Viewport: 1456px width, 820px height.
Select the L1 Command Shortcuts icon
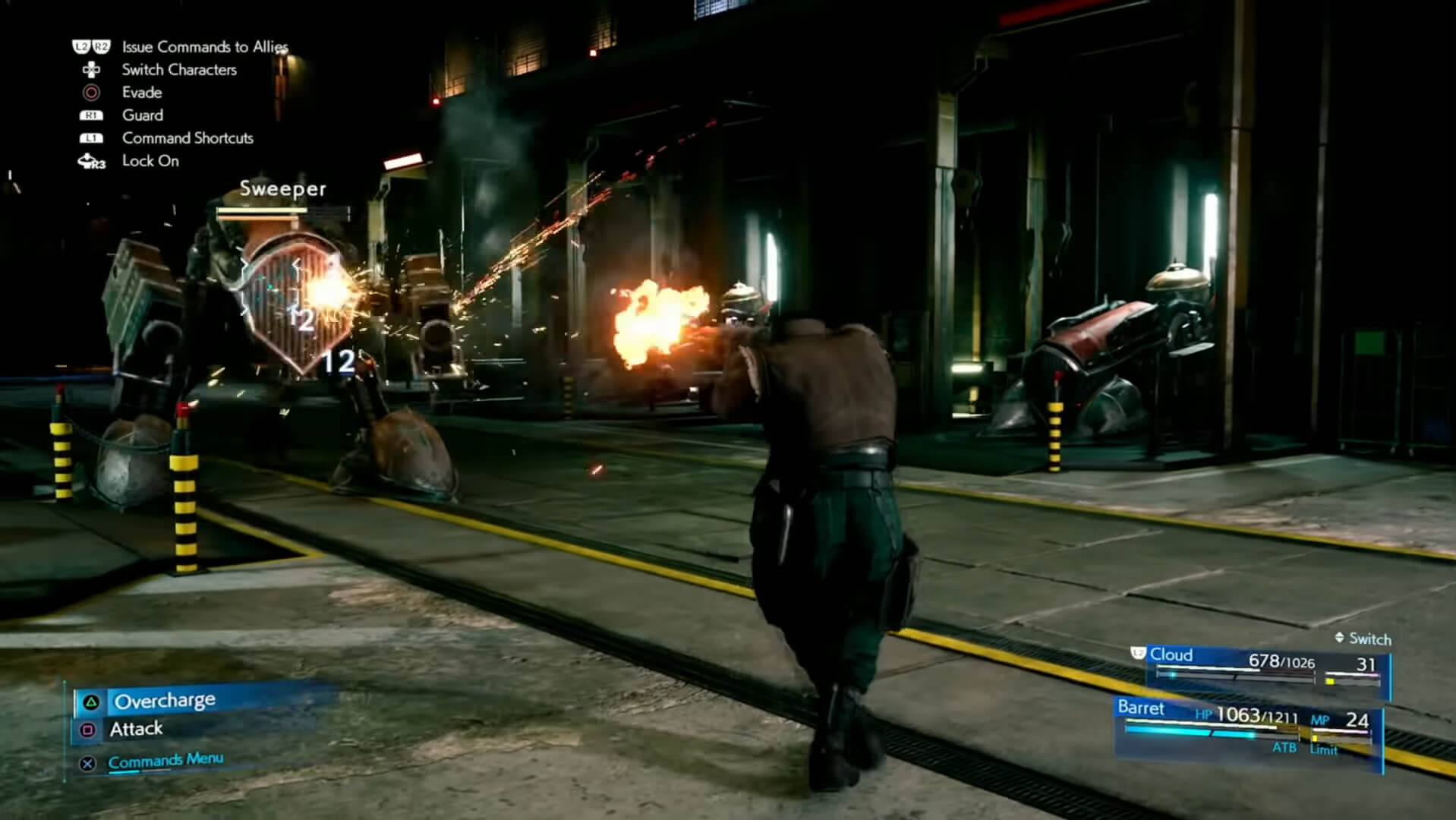[90, 138]
